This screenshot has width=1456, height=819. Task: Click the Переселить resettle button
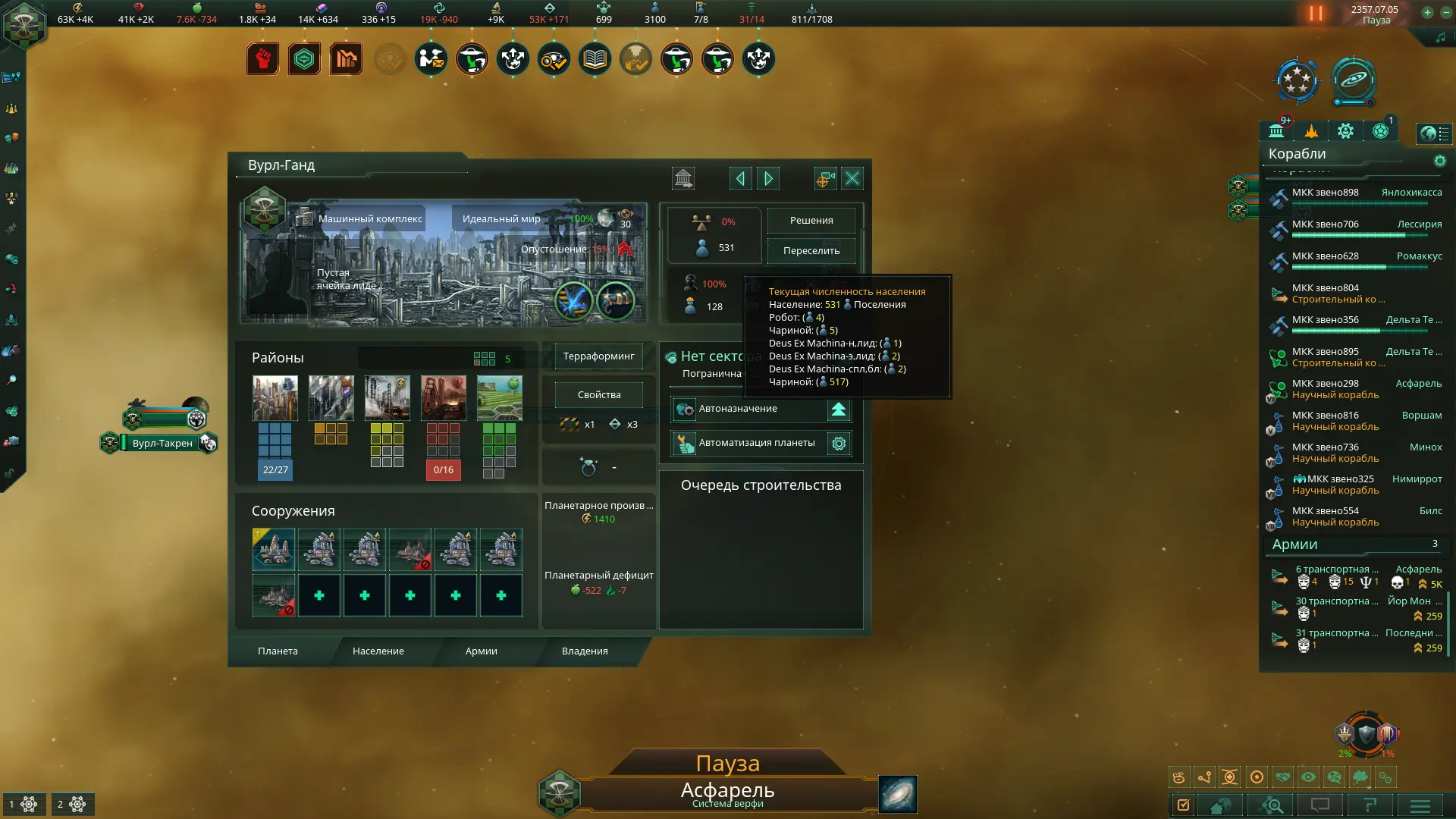click(x=811, y=251)
